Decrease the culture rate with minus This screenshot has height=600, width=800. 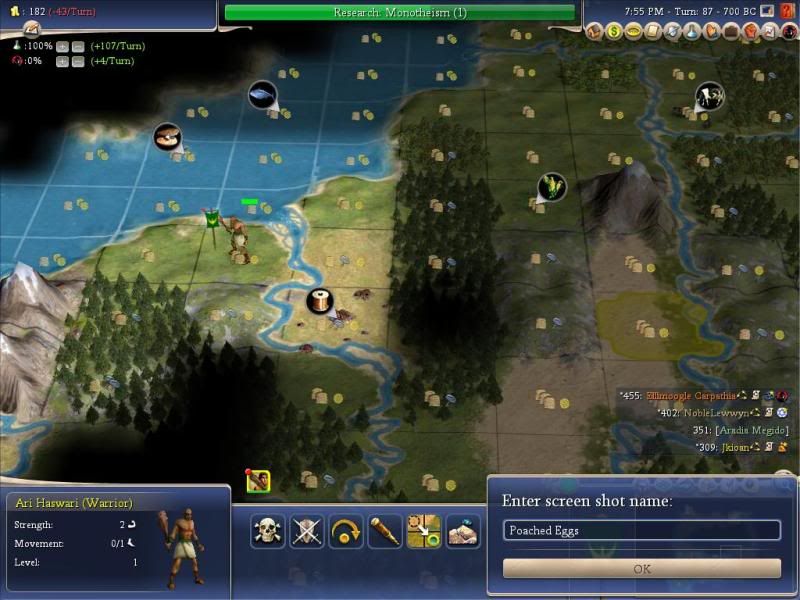point(77,61)
